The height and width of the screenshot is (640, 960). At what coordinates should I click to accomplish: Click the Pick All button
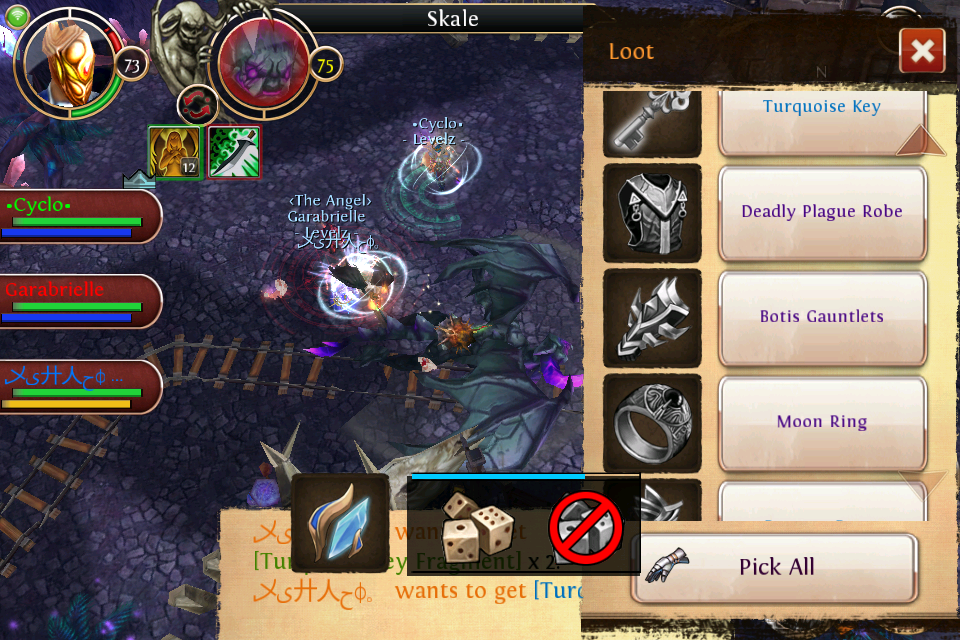coord(775,567)
